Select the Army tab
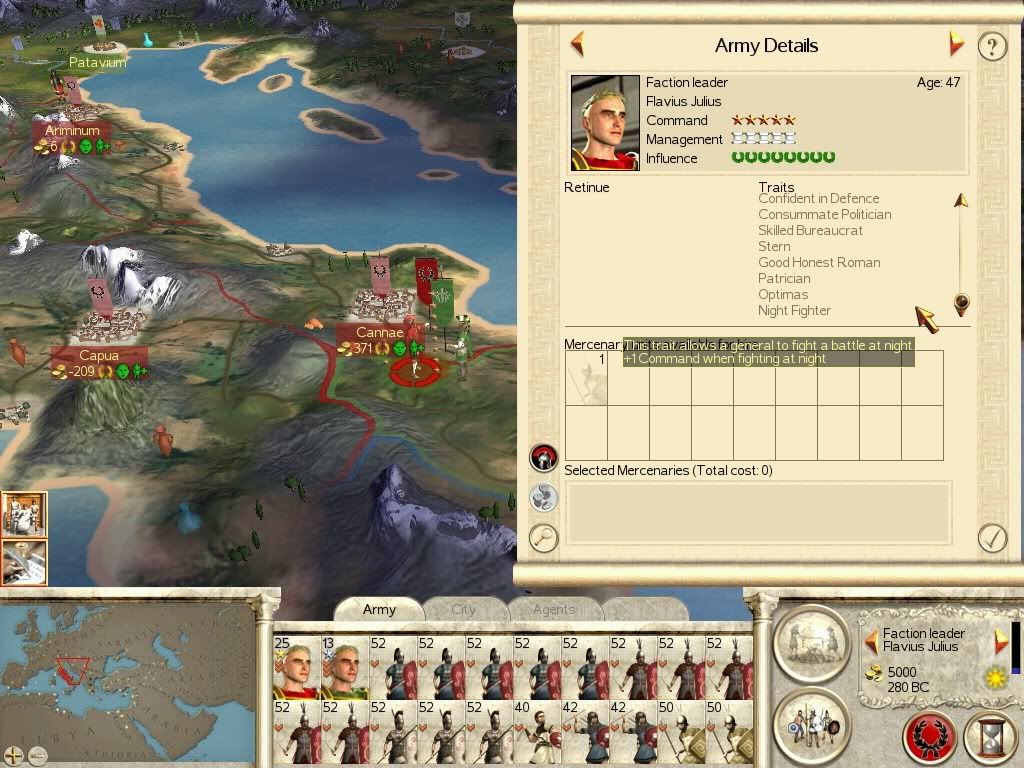 [379, 609]
